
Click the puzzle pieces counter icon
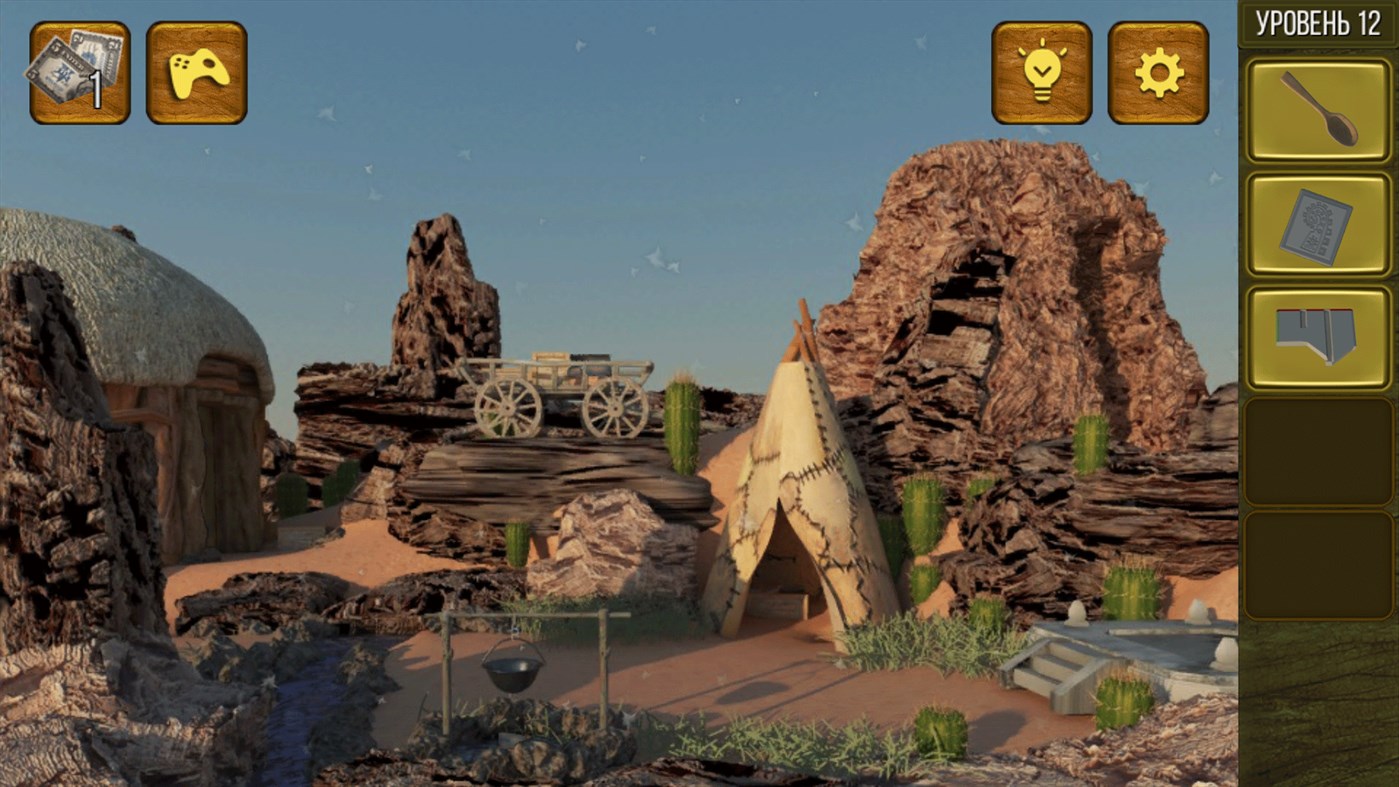(x=79, y=68)
